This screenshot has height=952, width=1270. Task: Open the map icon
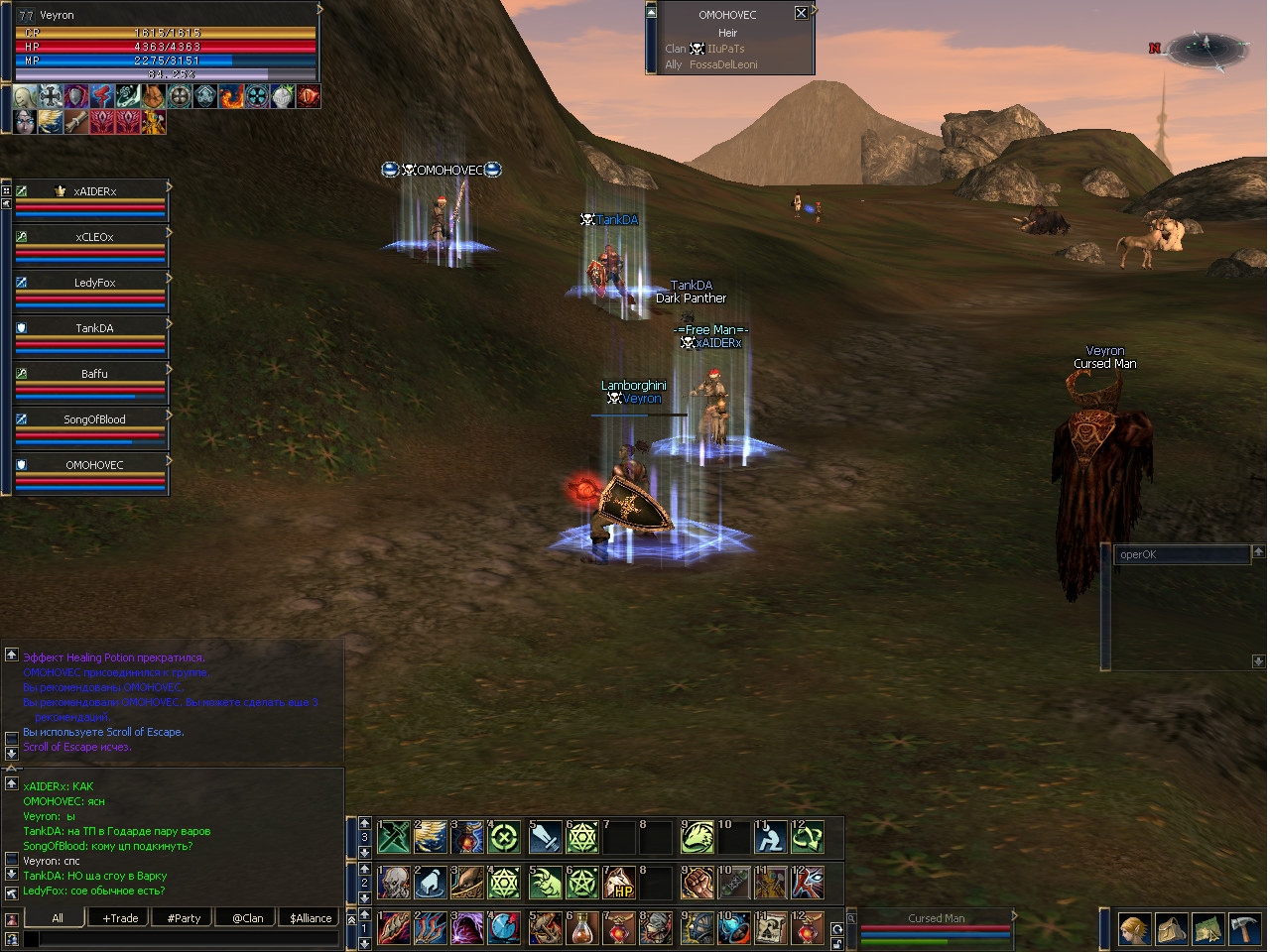tap(1207, 929)
